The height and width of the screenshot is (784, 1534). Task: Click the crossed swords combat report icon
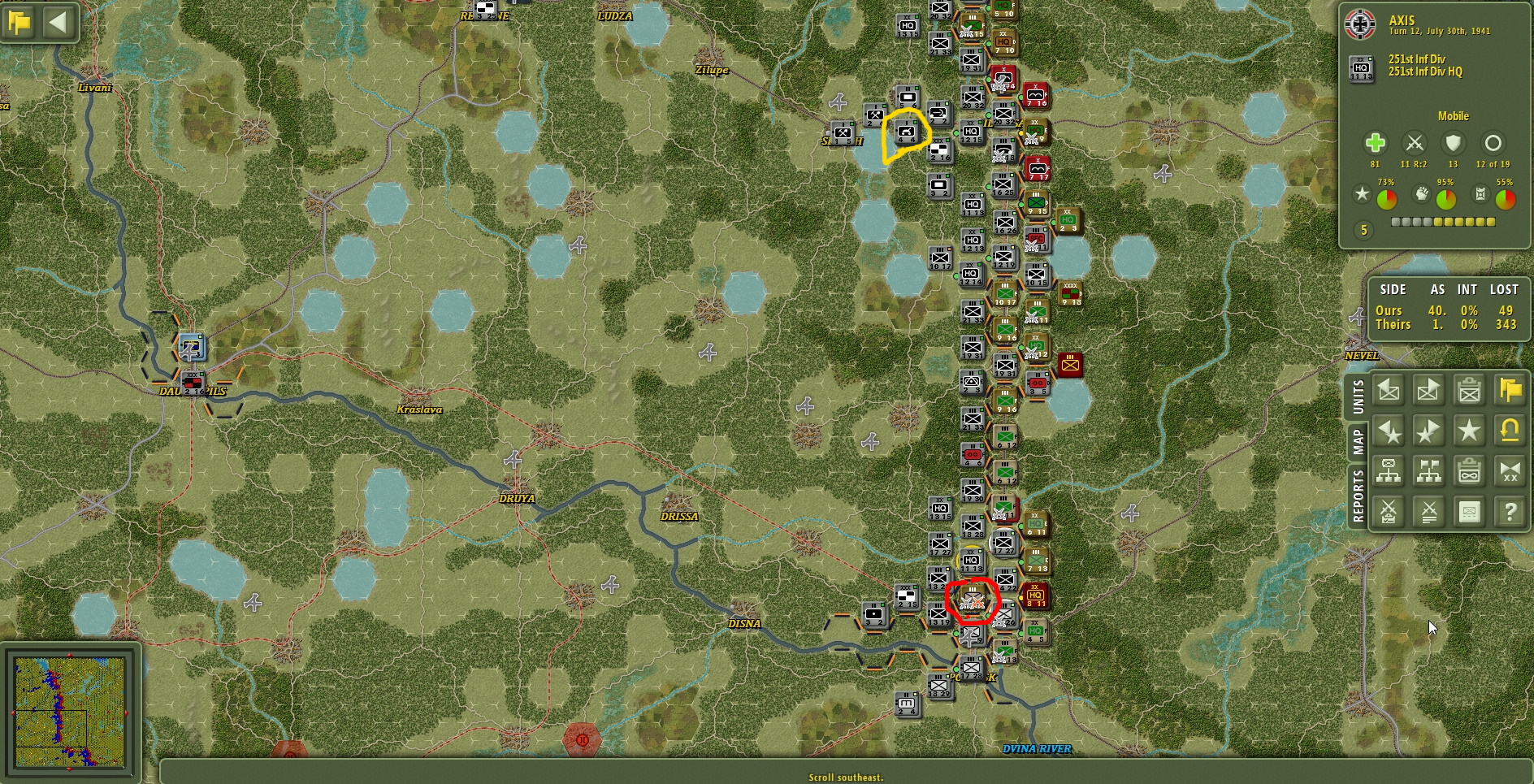click(1389, 511)
